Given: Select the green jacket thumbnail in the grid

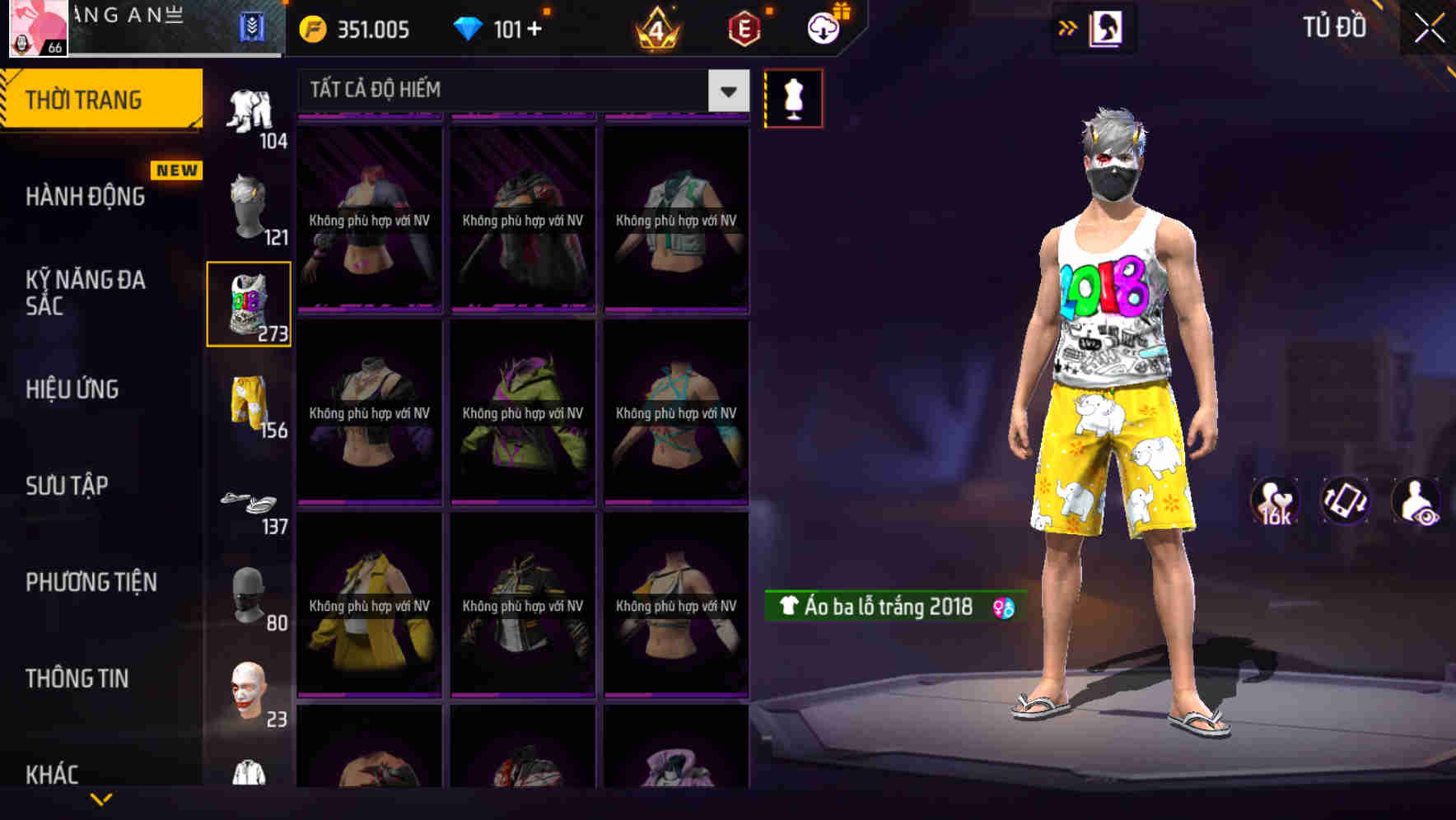Looking at the screenshot, I should (x=521, y=412).
